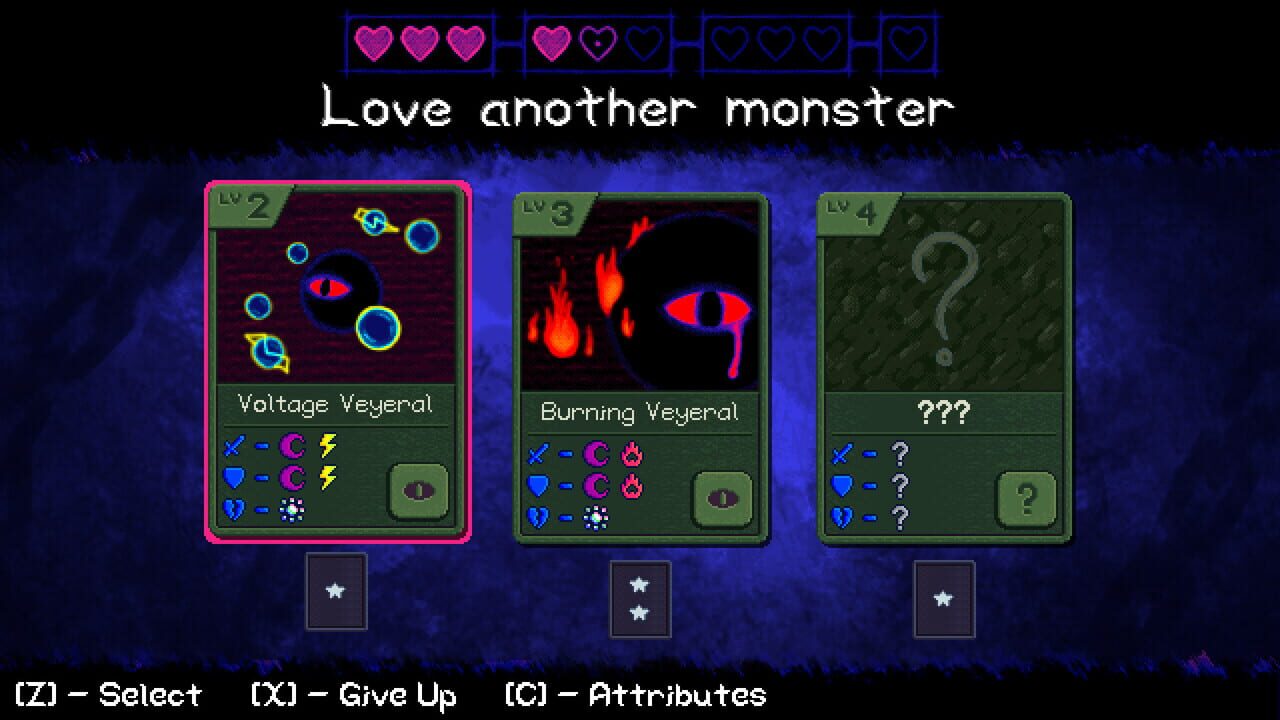
Task: Select the sword attack icon on Voltage Veyeral
Action: pyautogui.click(x=233, y=445)
